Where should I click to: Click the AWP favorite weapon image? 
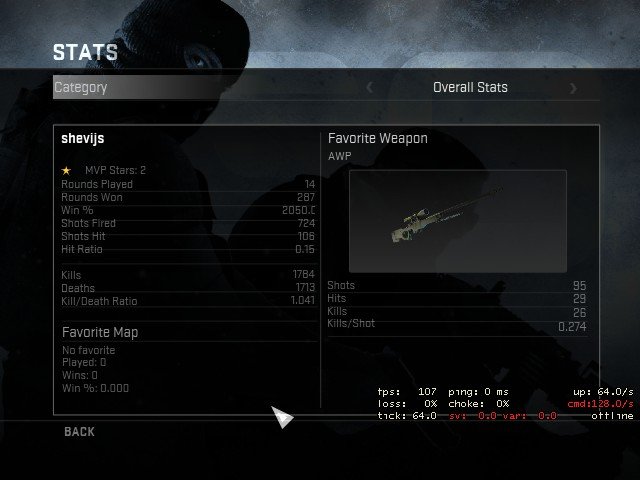pyautogui.click(x=458, y=221)
